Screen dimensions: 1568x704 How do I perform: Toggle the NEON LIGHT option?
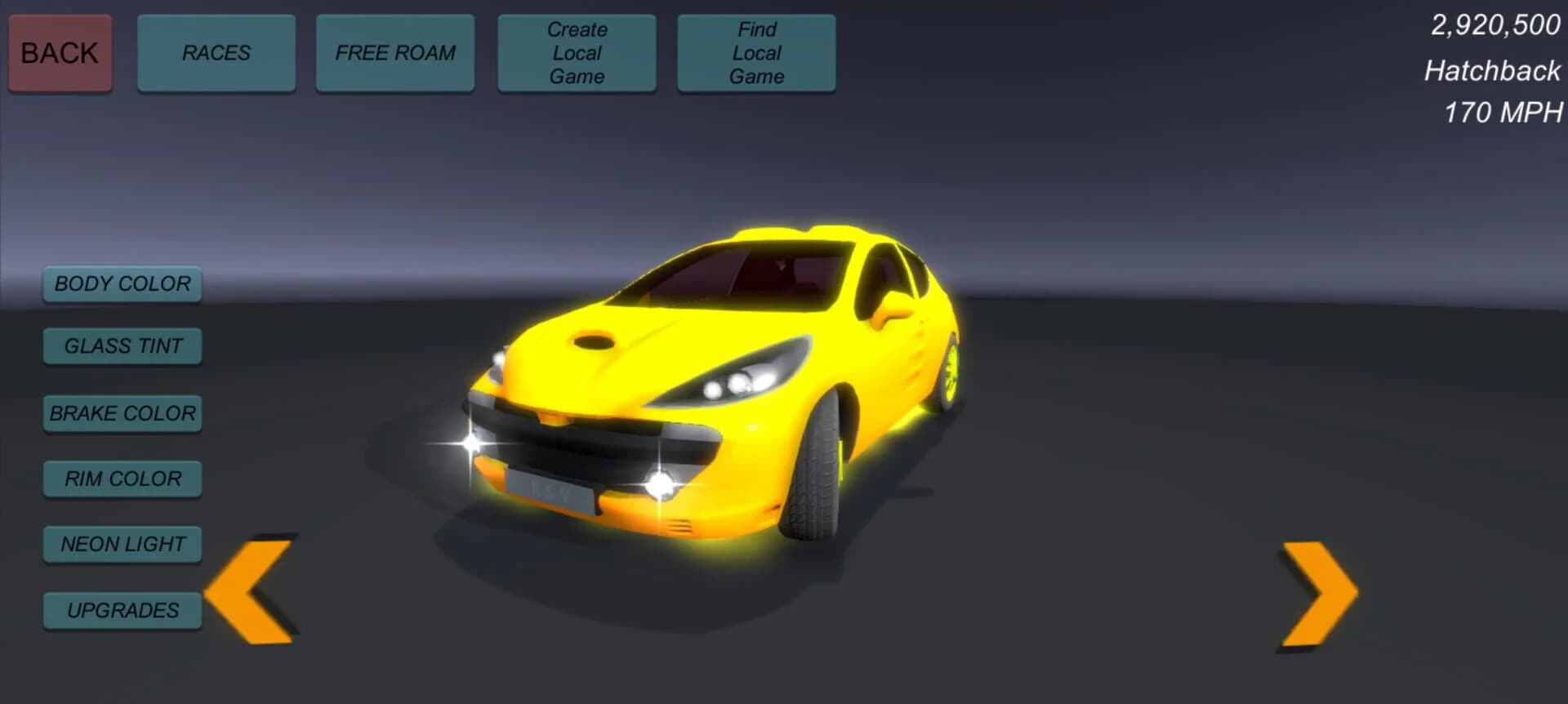click(122, 543)
